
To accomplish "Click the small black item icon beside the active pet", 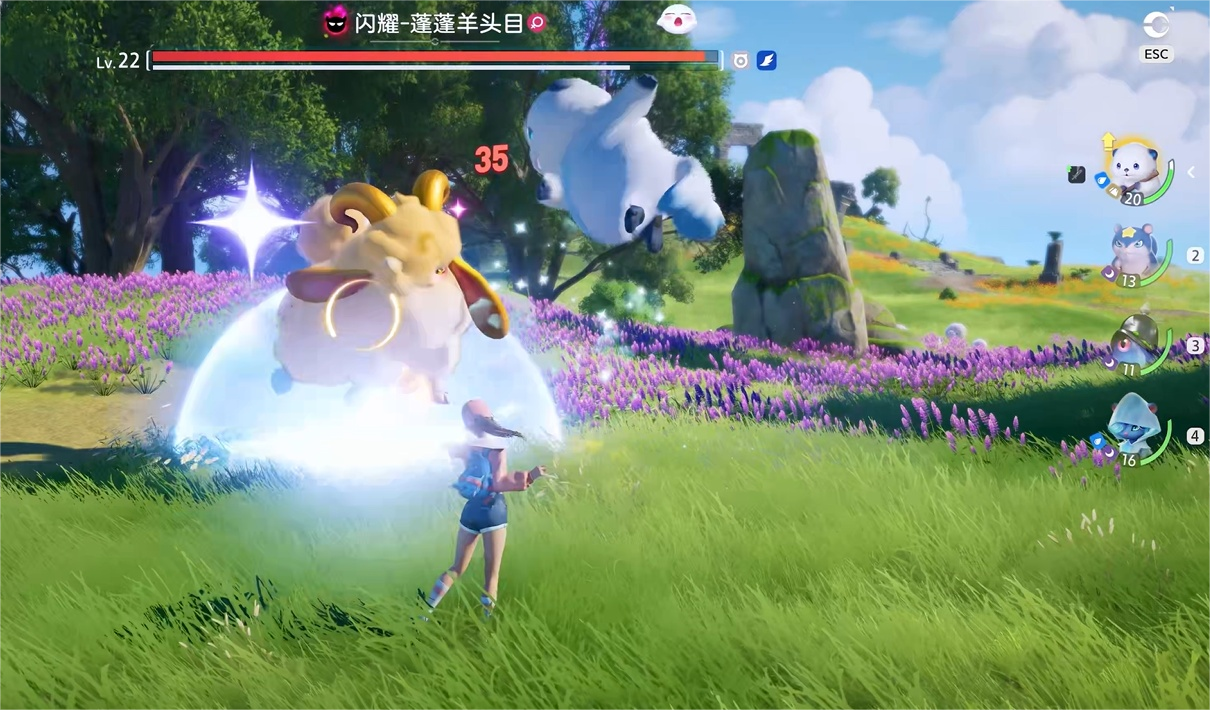I will click(1076, 174).
